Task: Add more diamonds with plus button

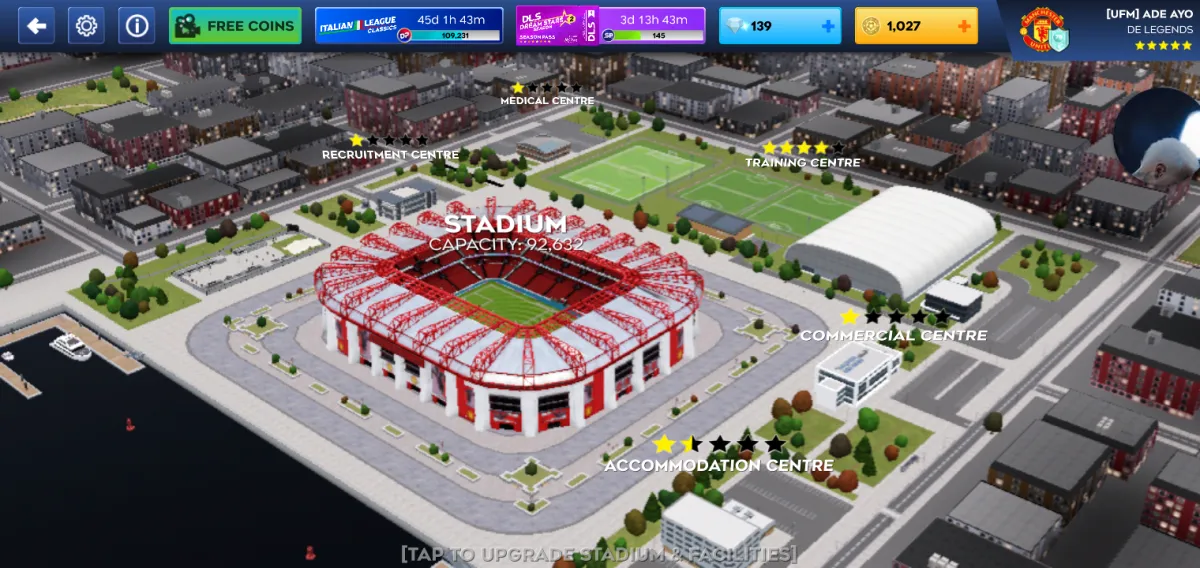Action: tap(828, 26)
